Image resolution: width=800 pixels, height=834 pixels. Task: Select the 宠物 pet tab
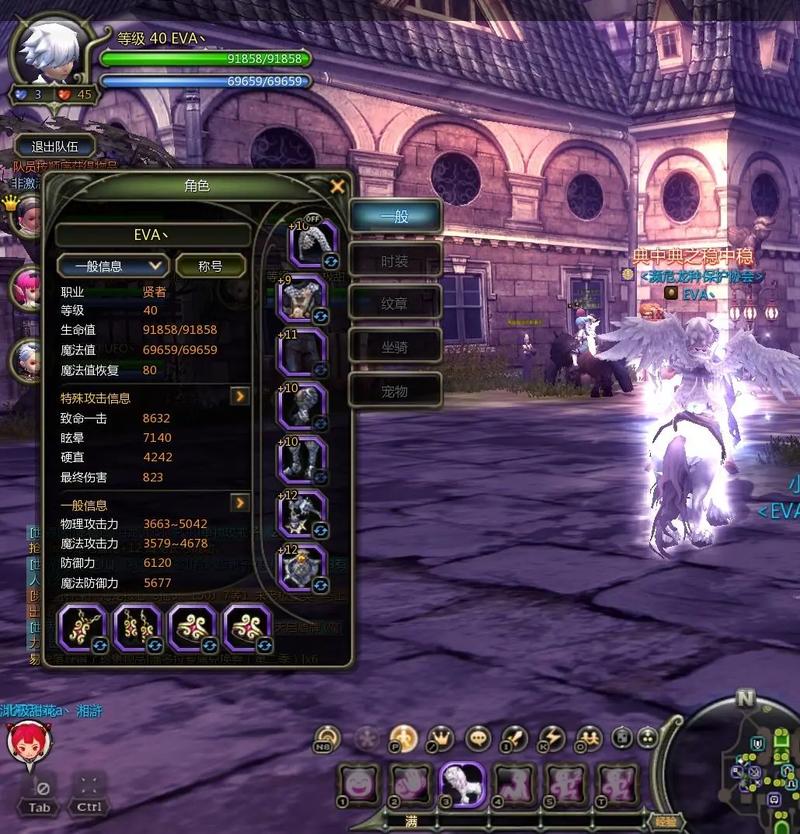[x=395, y=389]
